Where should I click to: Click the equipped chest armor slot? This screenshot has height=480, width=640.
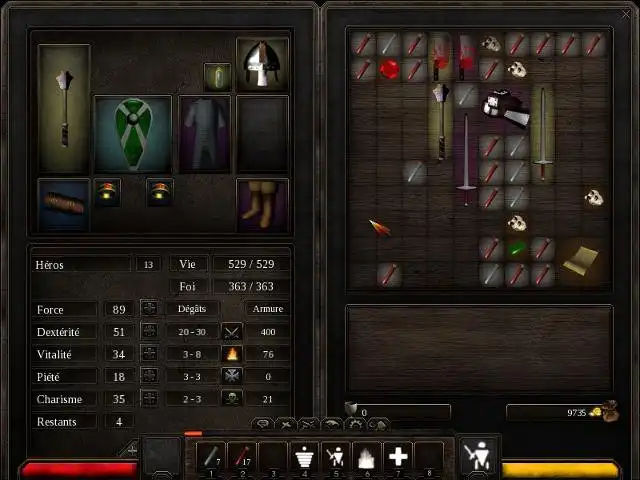pyautogui.click(x=205, y=133)
